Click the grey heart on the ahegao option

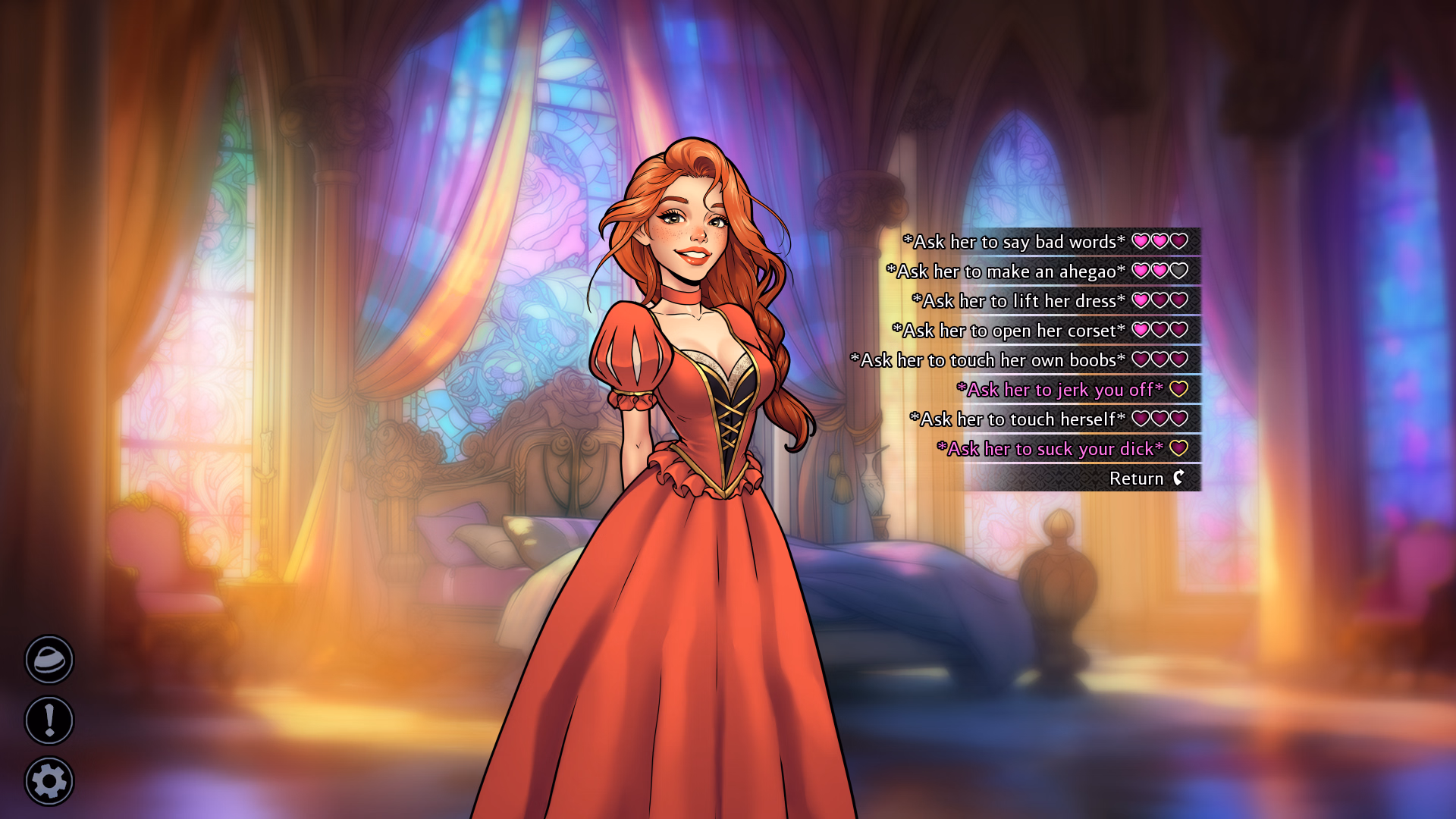1178,271
